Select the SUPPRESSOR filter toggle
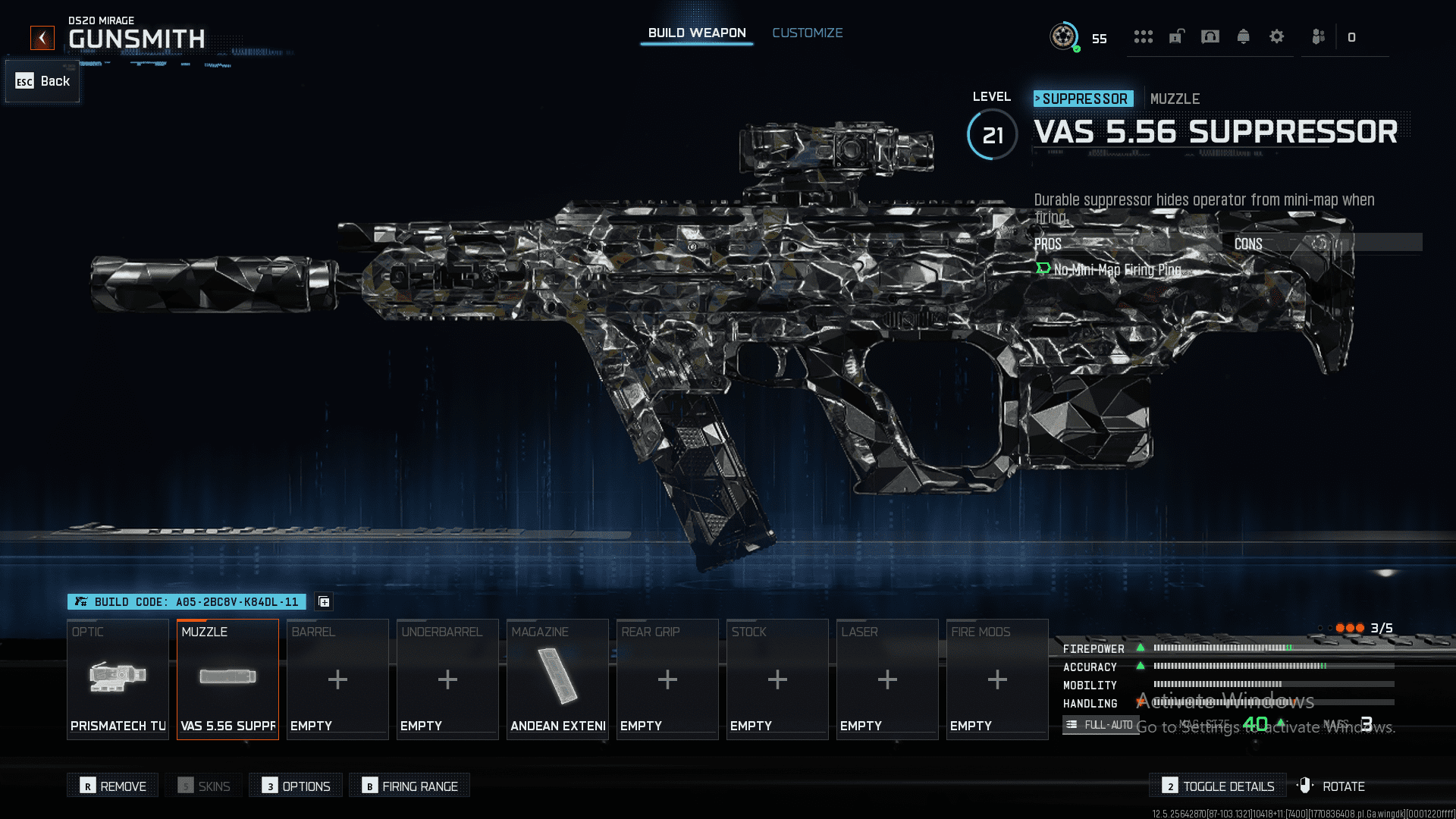Screen dimensions: 1456x819 point(1083,99)
